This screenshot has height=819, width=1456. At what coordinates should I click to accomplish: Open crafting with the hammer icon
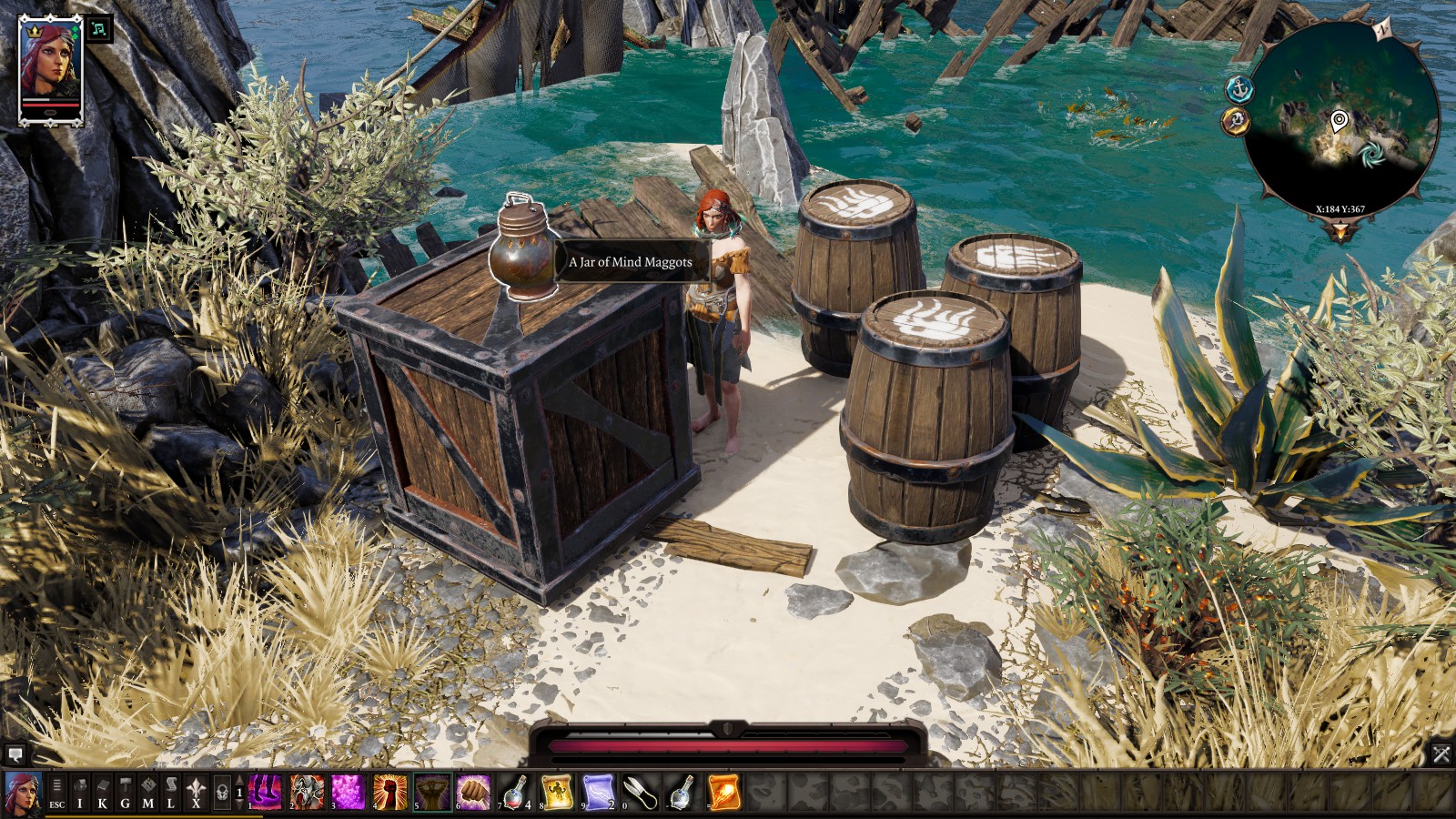coord(126,788)
